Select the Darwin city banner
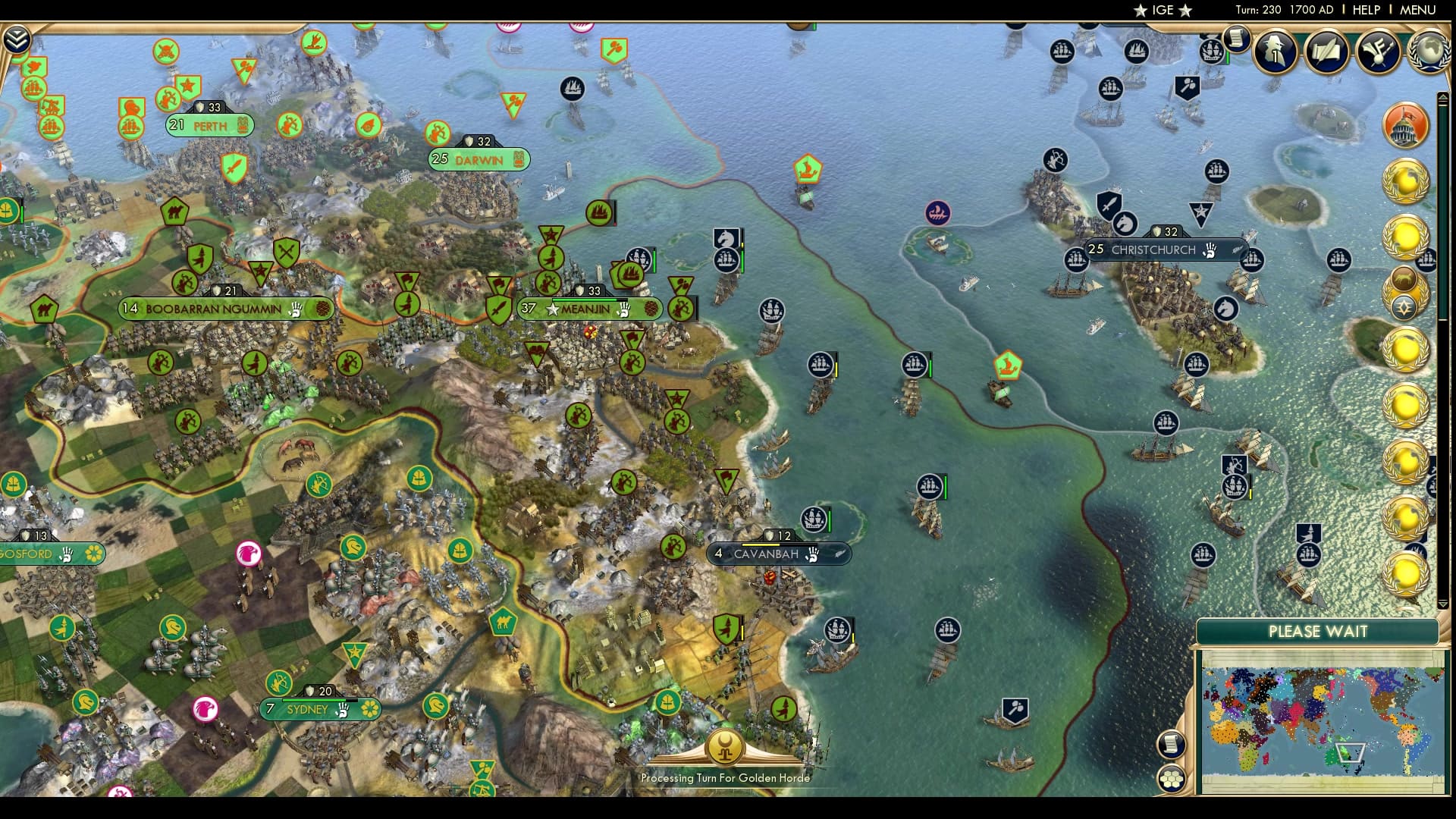Viewport: 1456px width, 819px height. point(477,159)
